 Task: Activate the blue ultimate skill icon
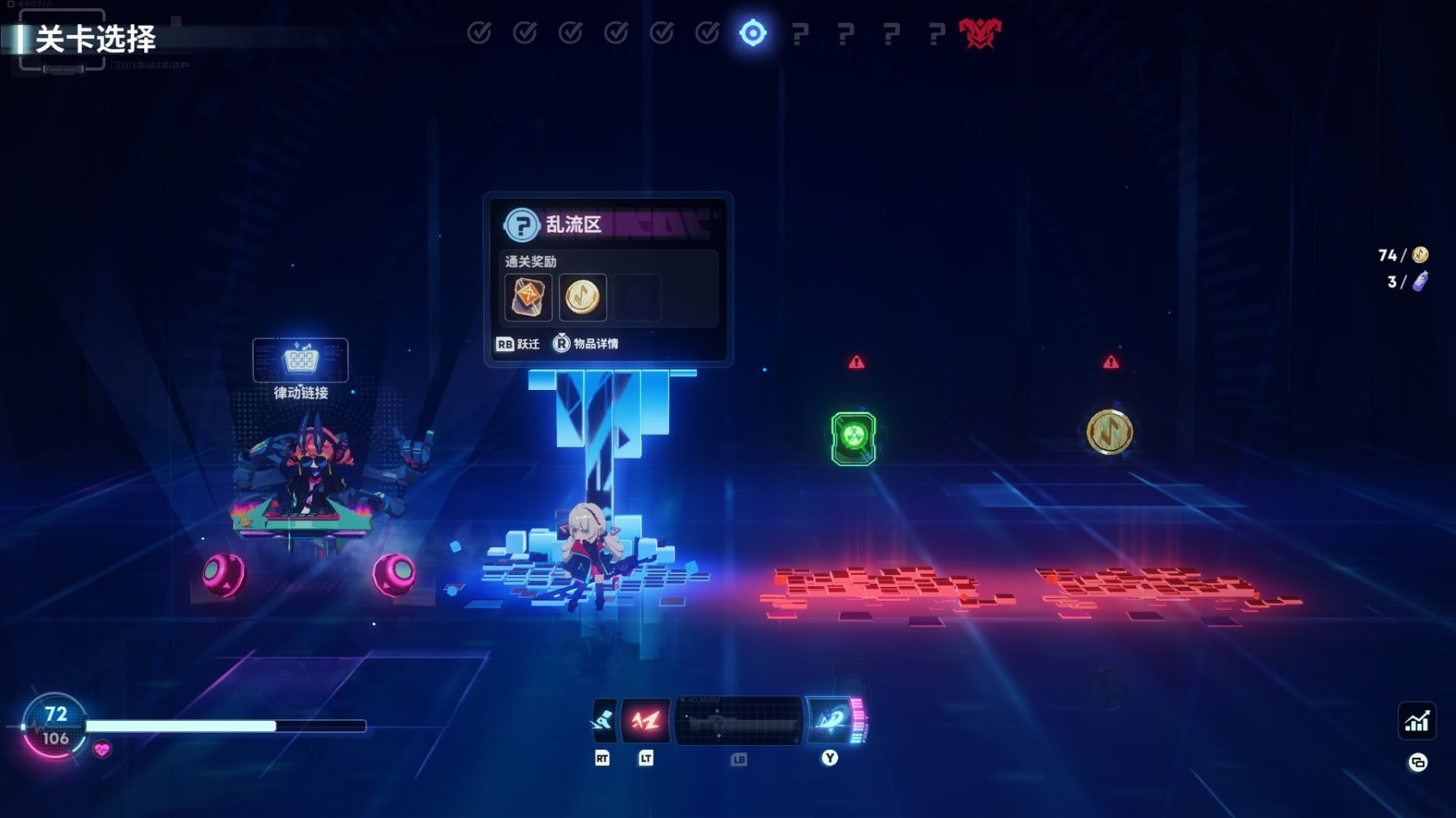831,720
